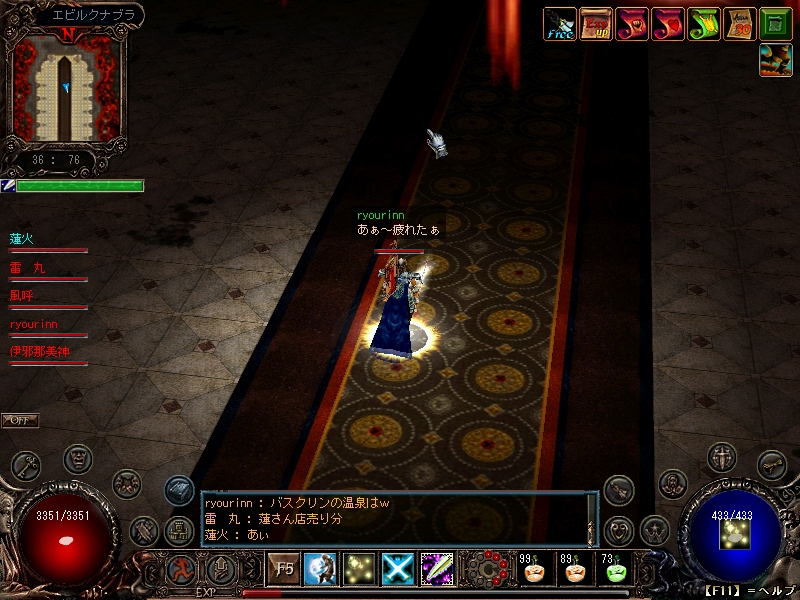This screenshot has width=800, height=600.
Task: Click the parchment buff icon marked 30
Action: (740, 24)
